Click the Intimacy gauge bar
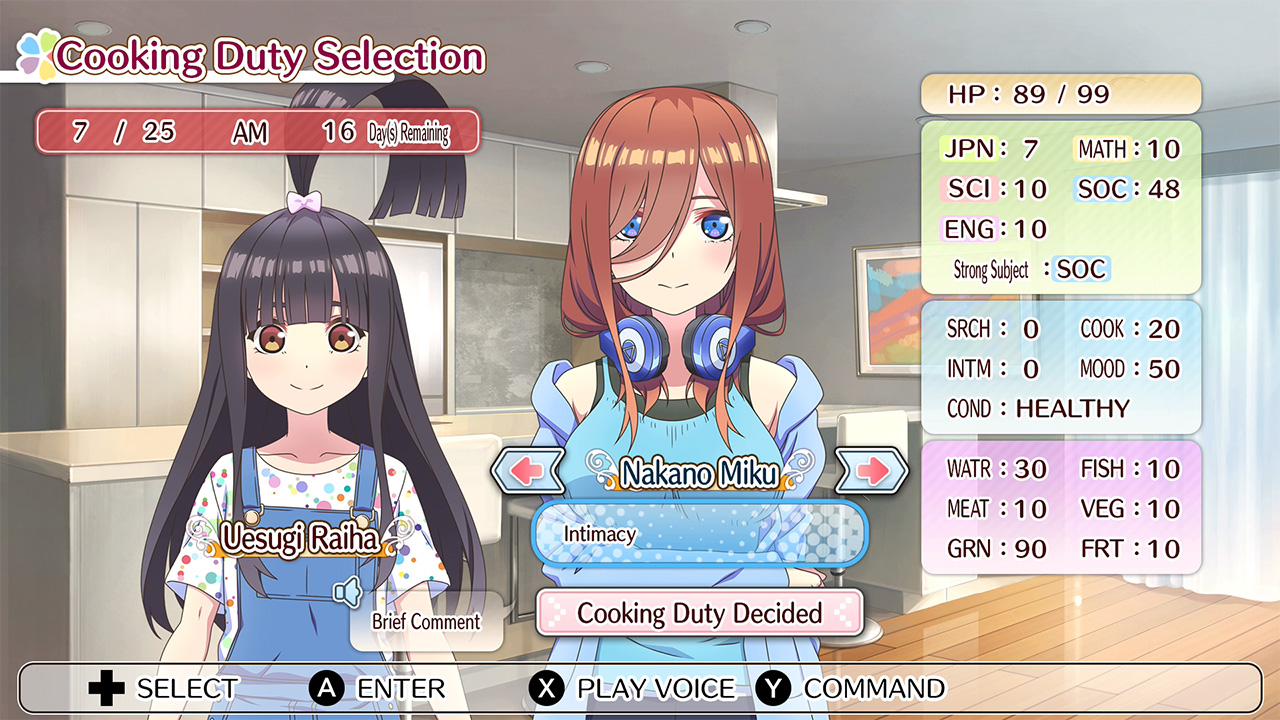 click(x=700, y=535)
